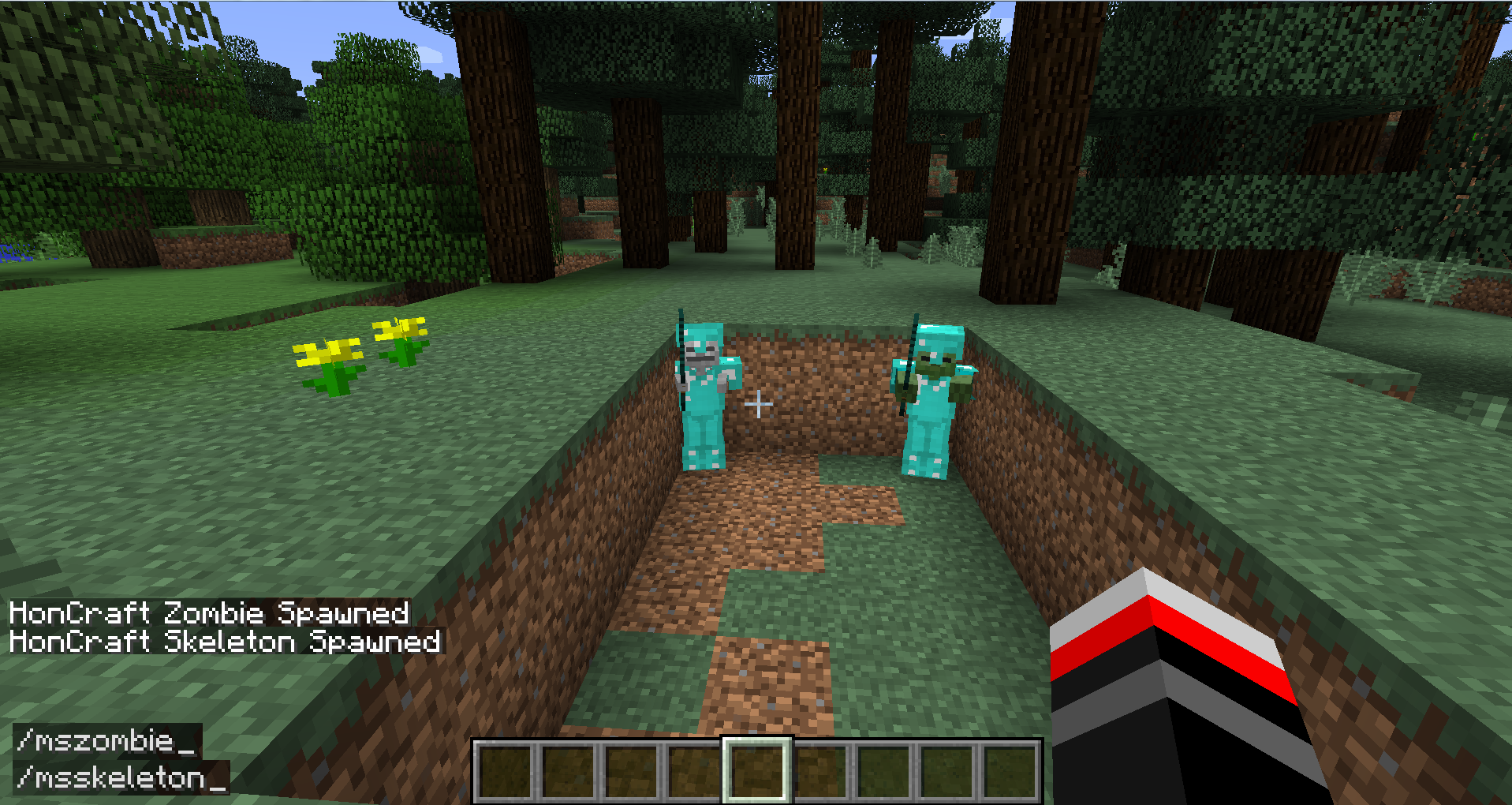Click the crosshair in the screen center
The image size is (1512, 805).
[759, 403]
